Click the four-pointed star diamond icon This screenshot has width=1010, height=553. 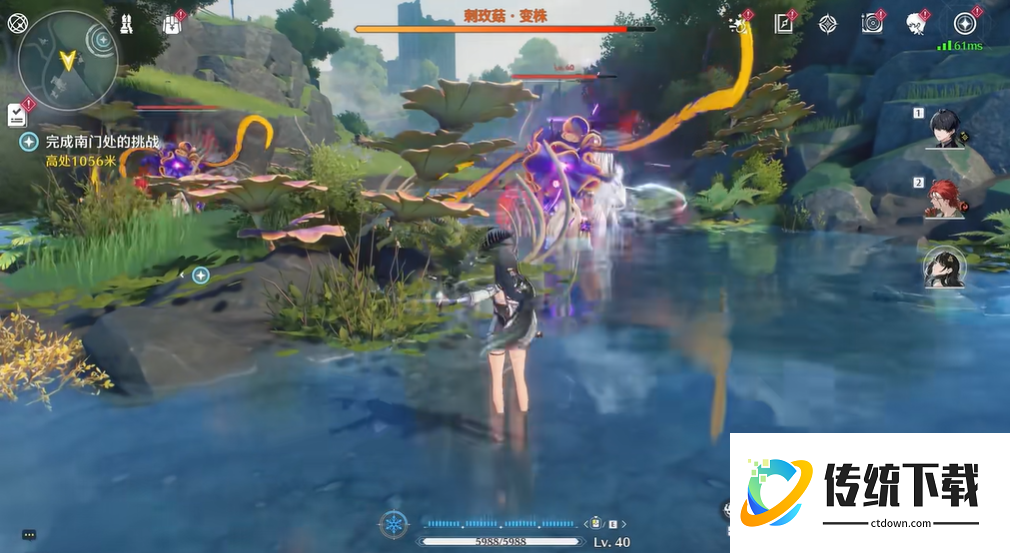coord(828,24)
